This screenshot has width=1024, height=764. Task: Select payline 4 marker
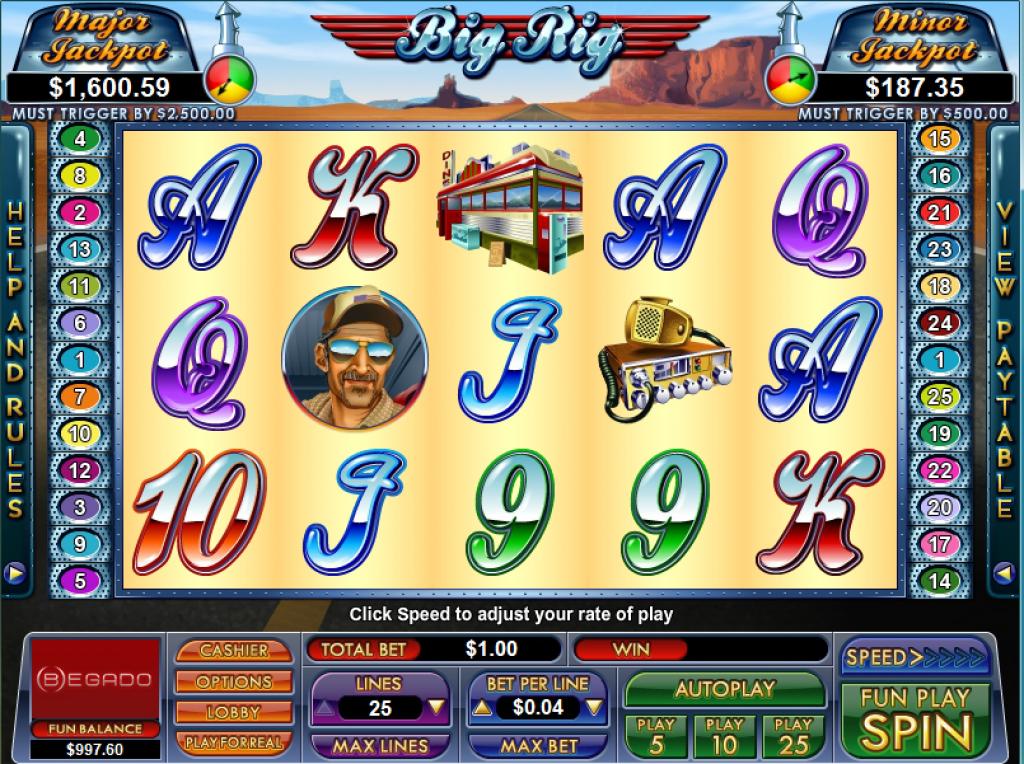80,139
